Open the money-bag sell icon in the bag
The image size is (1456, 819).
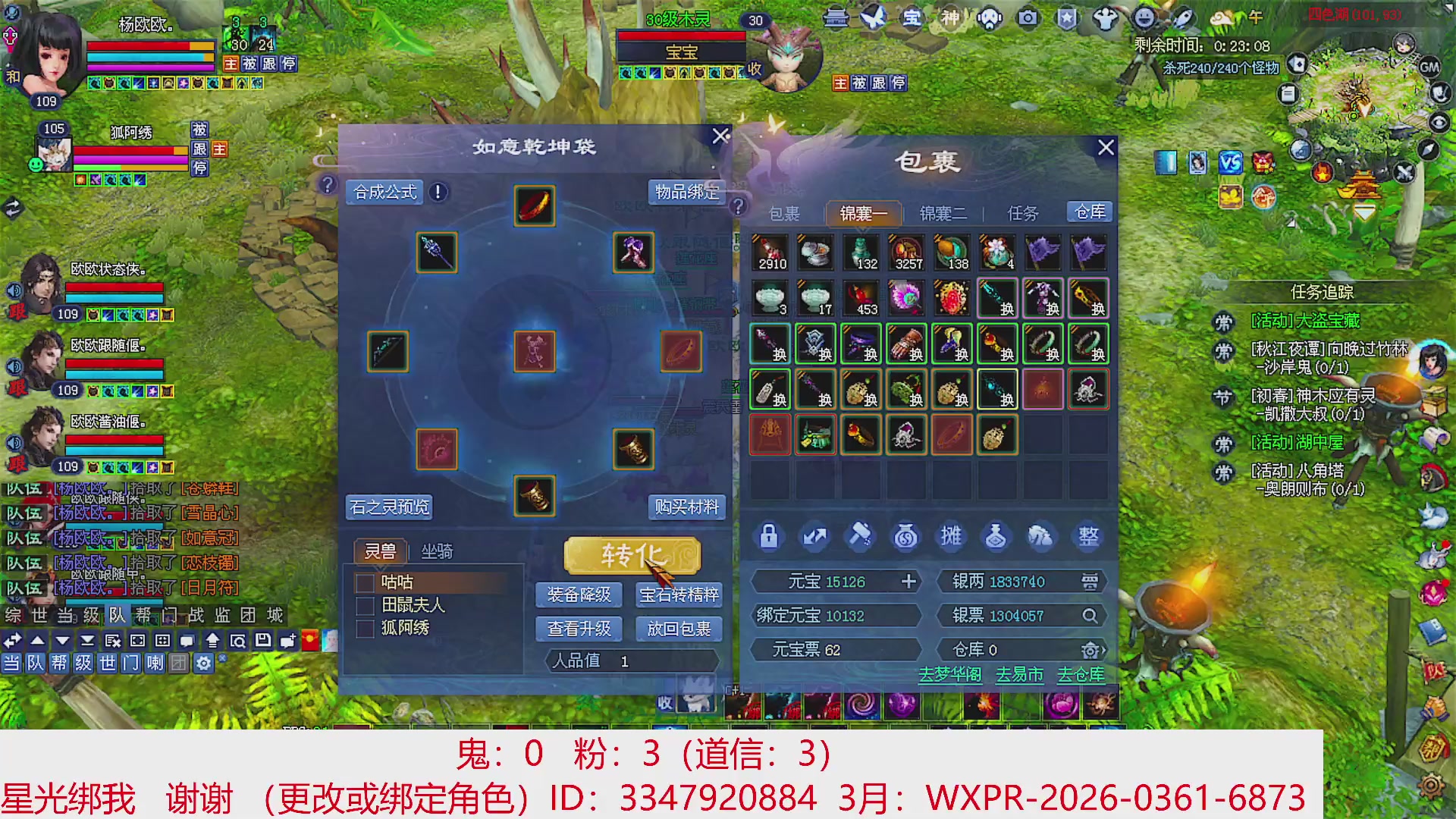point(905,536)
